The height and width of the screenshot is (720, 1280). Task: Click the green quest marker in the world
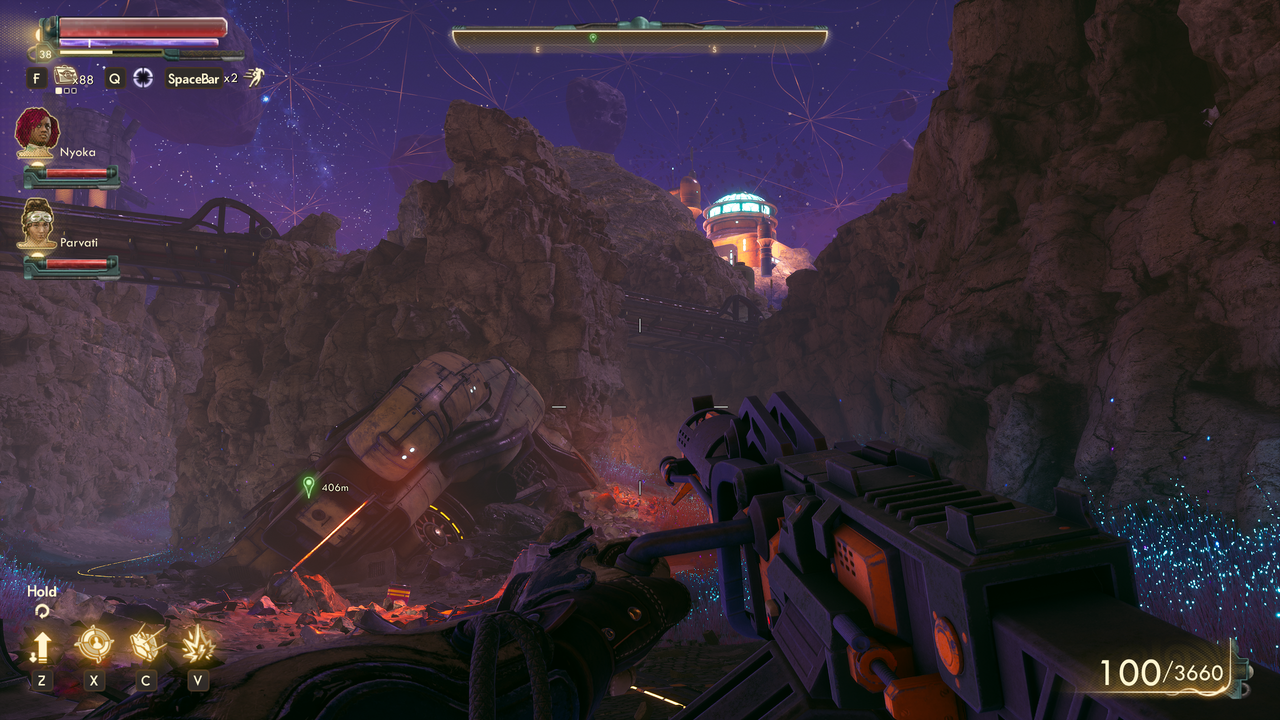click(x=309, y=486)
